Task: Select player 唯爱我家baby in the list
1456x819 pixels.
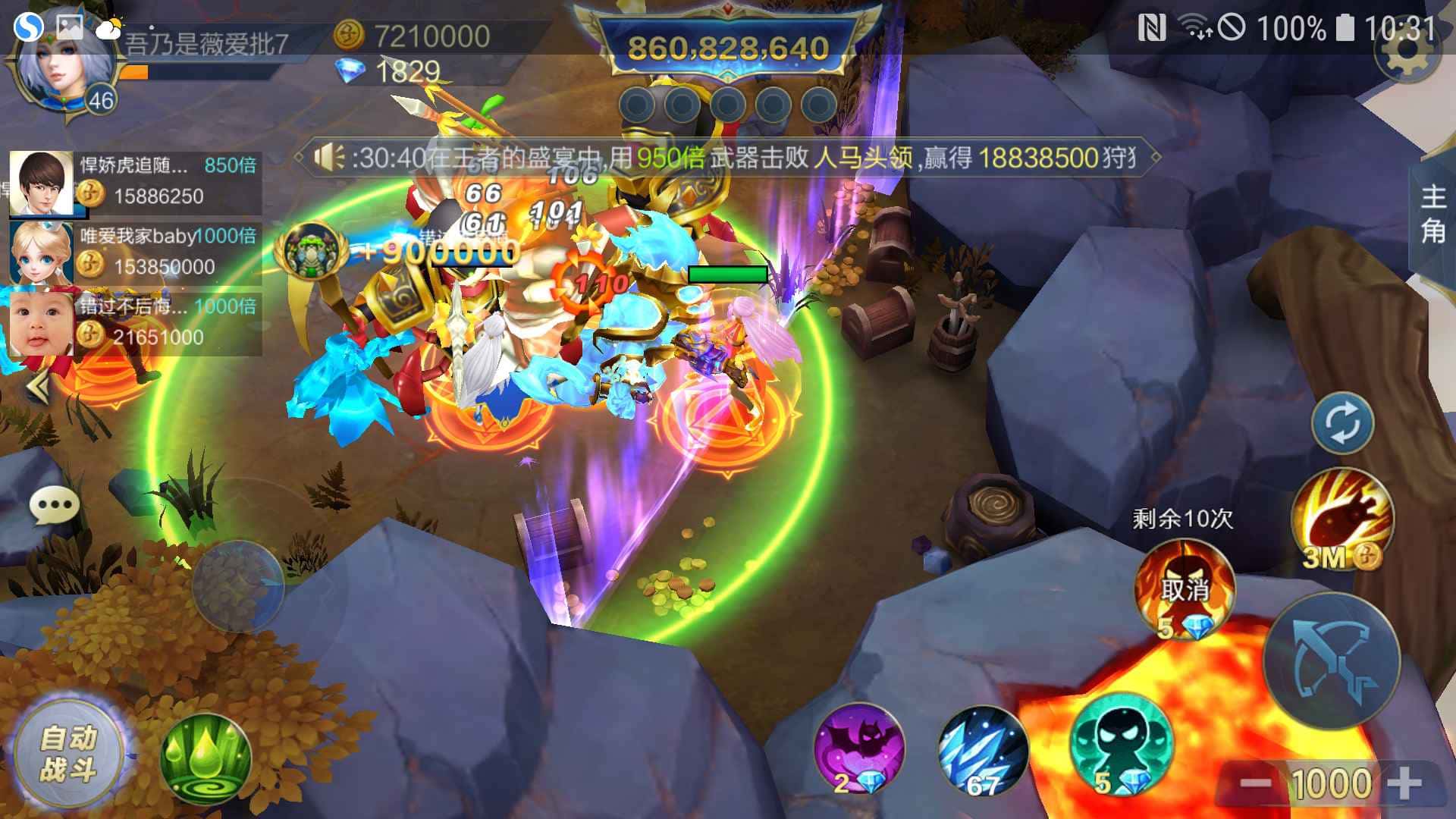Action: (135, 253)
